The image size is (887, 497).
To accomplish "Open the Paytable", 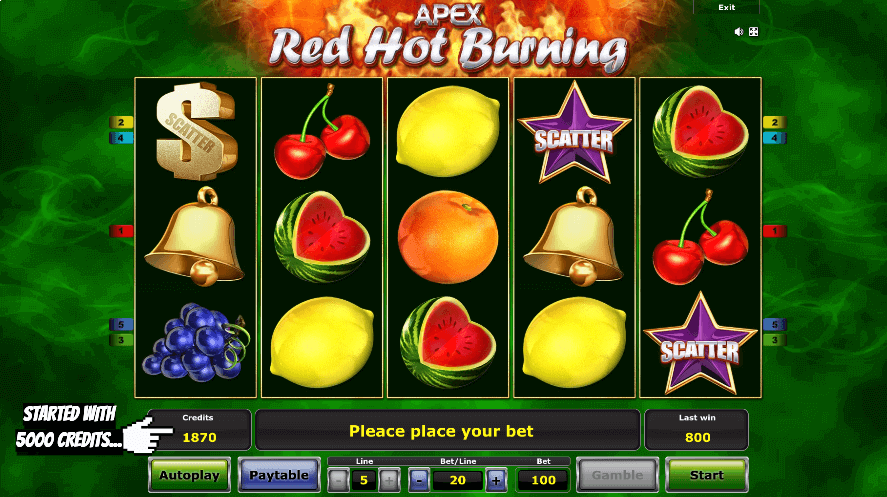I will [x=278, y=475].
